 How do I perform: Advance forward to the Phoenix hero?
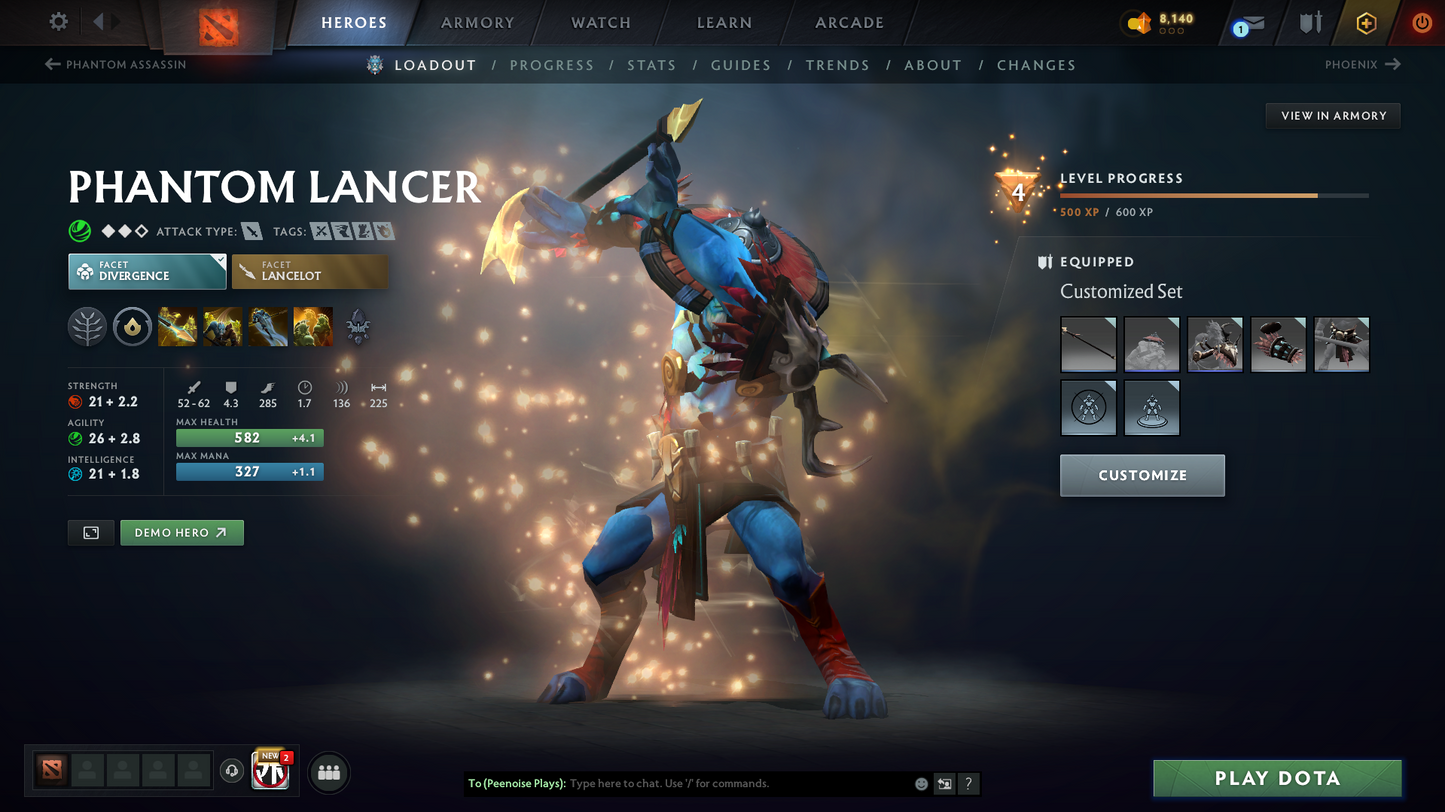[1363, 64]
